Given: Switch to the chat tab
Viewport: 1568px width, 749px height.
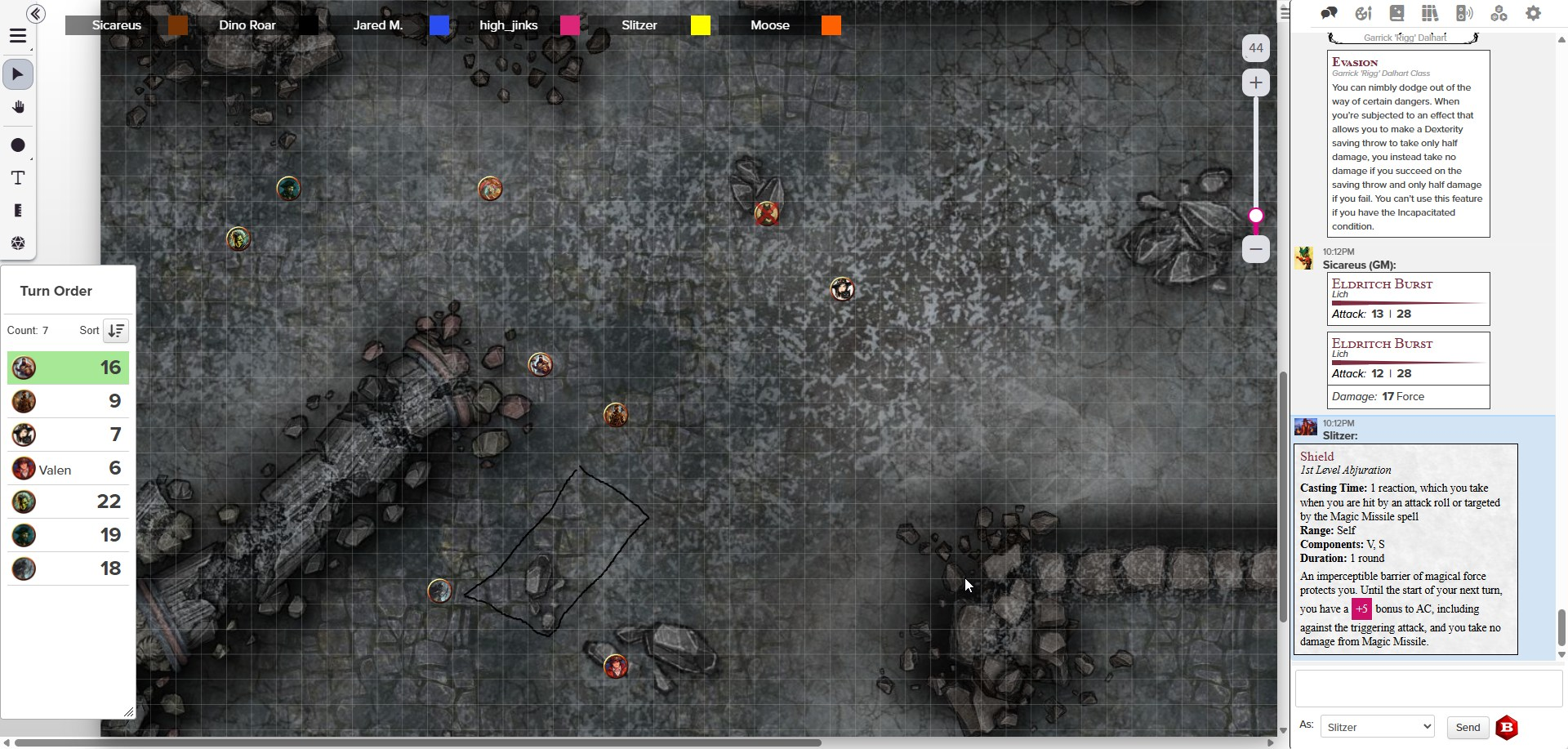Looking at the screenshot, I should 1329,13.
